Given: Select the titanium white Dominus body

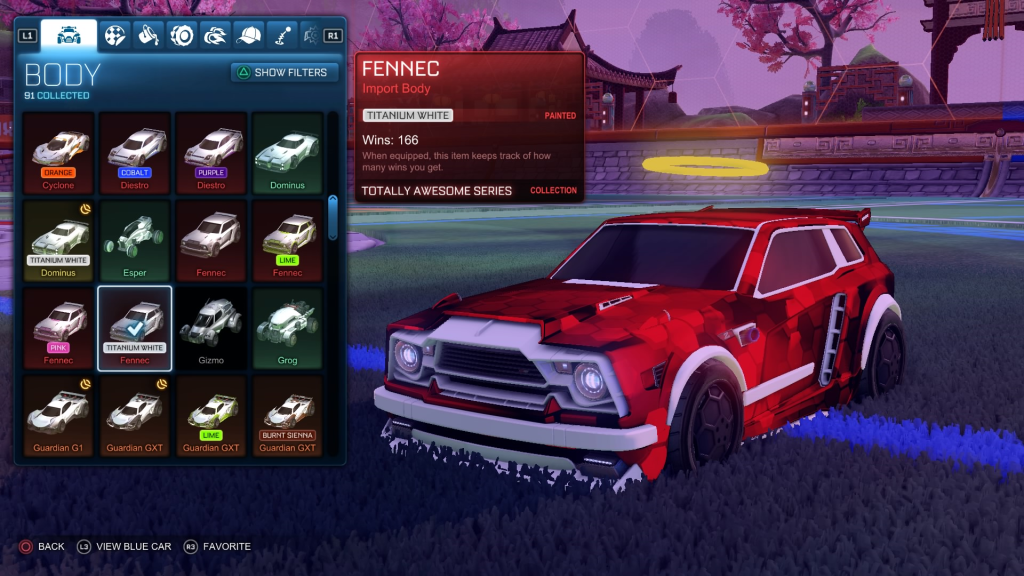Looking at the screenshot, I should point(58,240).
